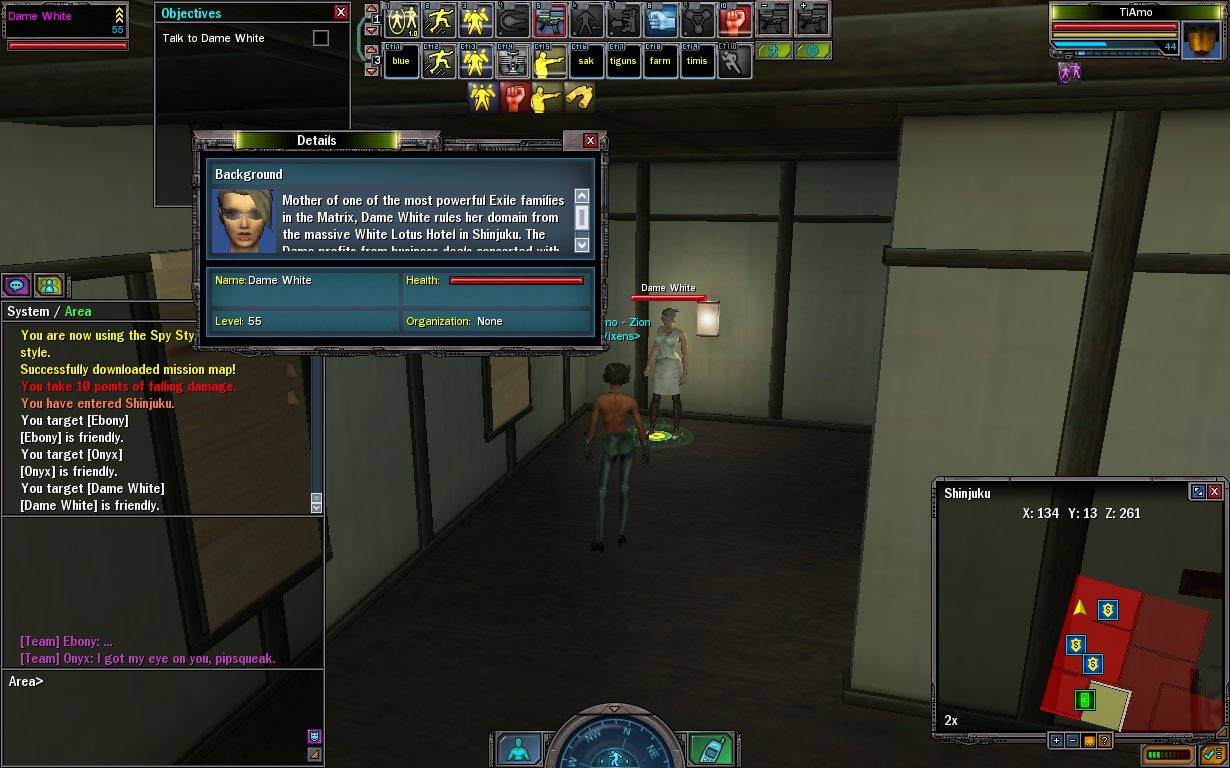The image size is (1230, 768).
Task: Activate the 'sak' hotbar macro
Action: pyautogui.click(x=586, y=61)
